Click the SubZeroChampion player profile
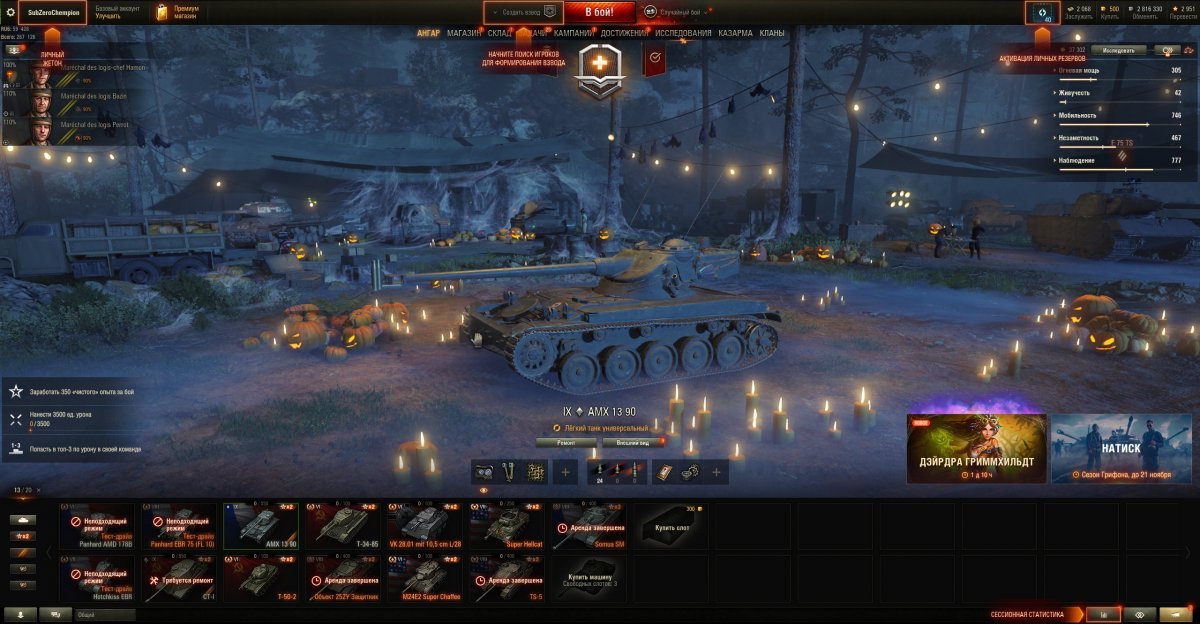 [x=53, y=12]
